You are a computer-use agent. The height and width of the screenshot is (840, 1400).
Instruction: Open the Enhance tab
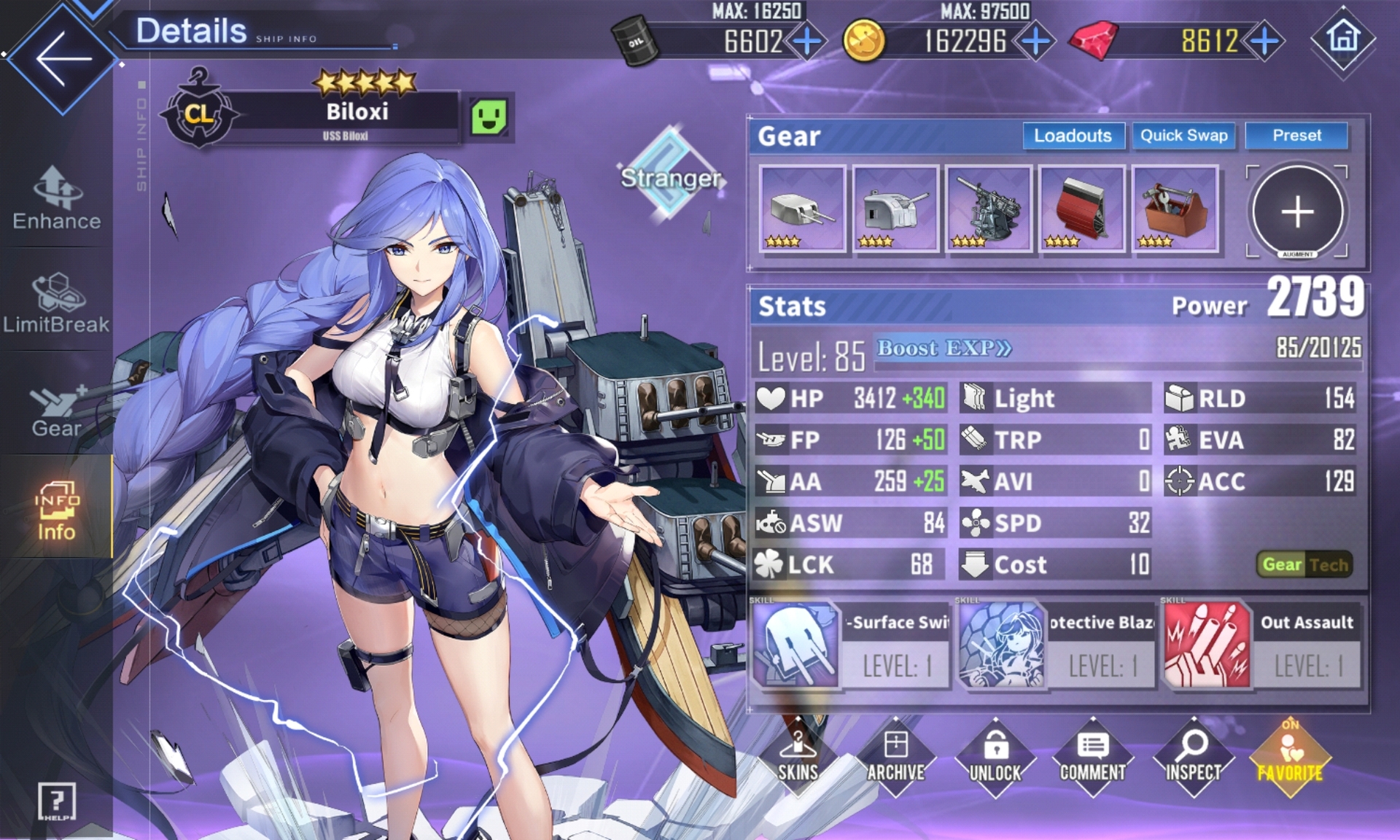click(x=57, y=198)
